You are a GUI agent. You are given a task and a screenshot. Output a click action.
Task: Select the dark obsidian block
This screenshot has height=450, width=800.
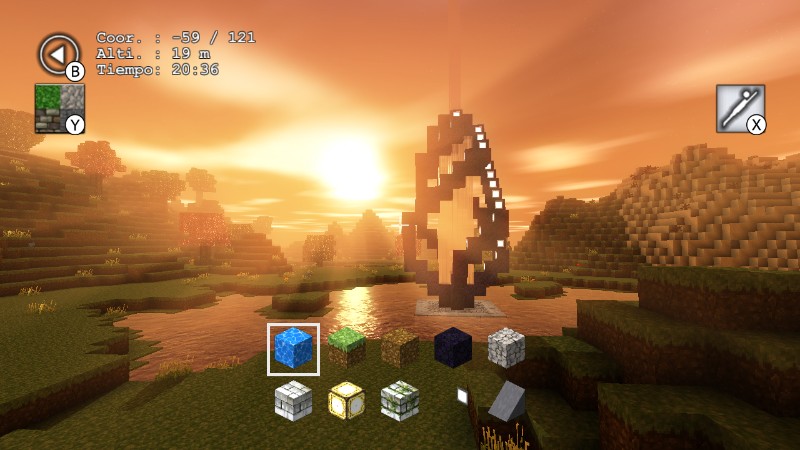click(453, 347)
